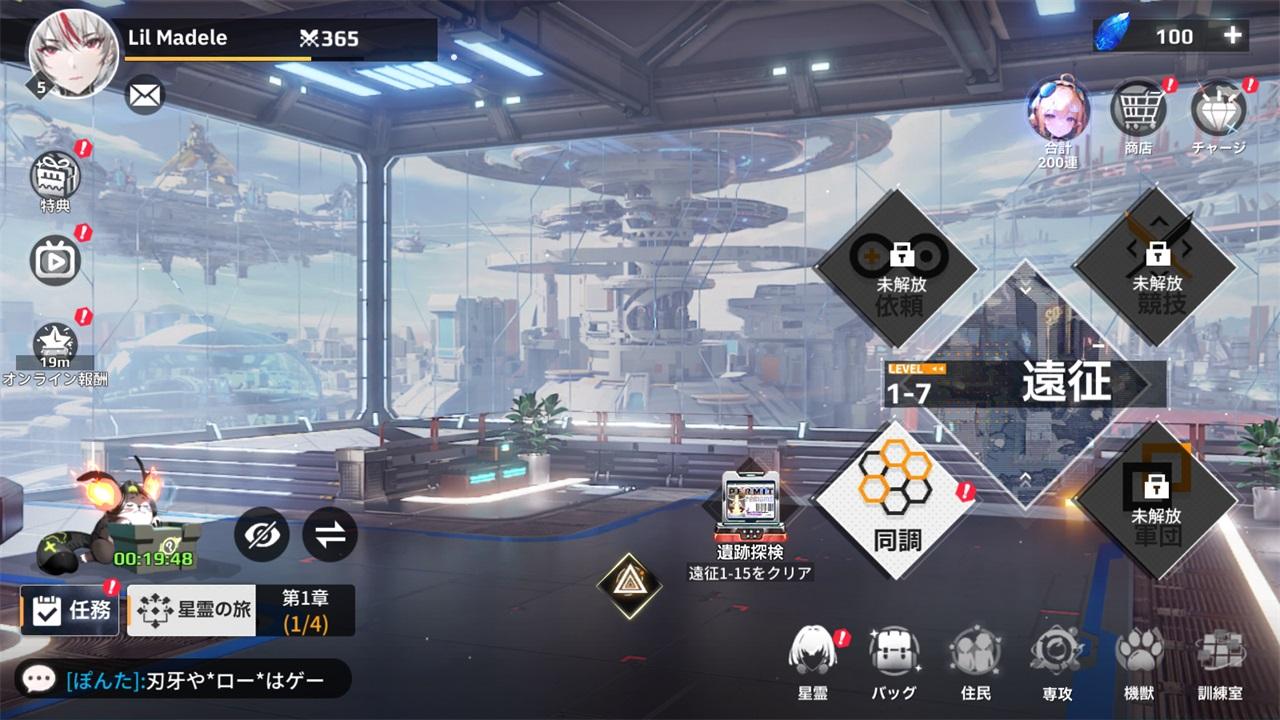Click the yellow XP bar under Lil Madele
The height and width of the screenshot is (720, 1280).
[x=215, y=57]
